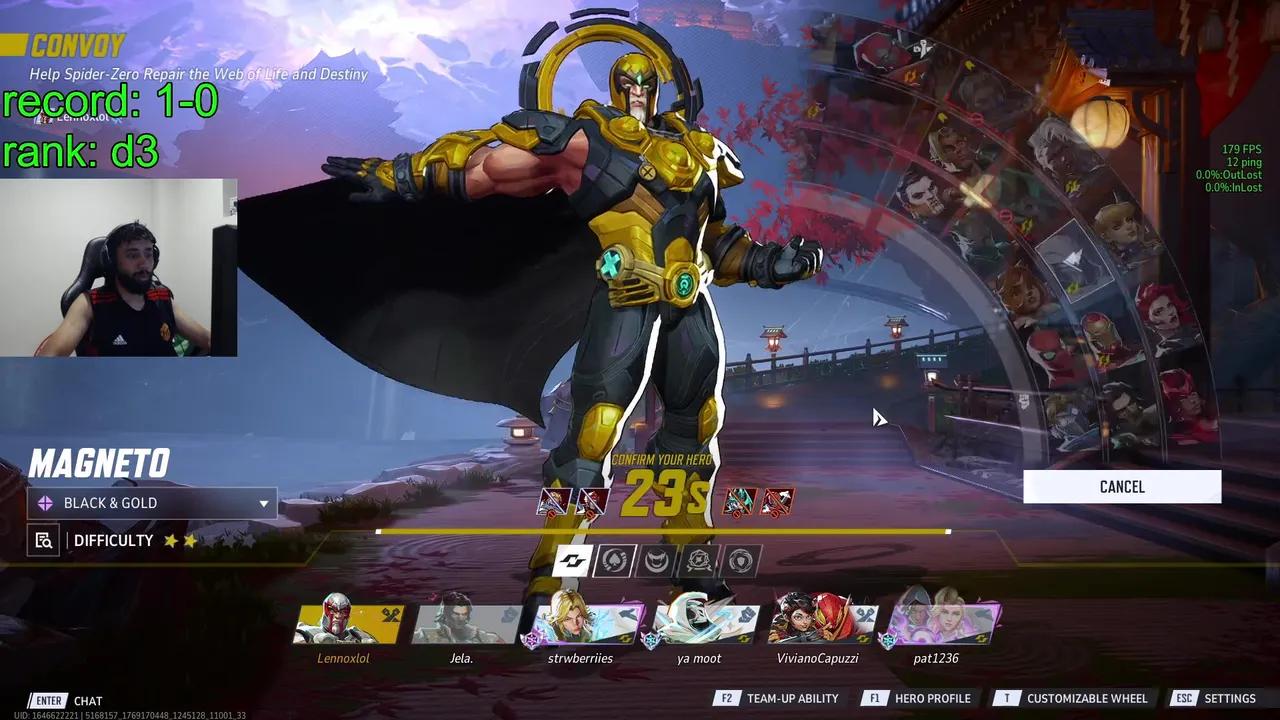Open Settings from the bottom bar
Image resolution: width=1280 pixels, height=720 pixels.
point(1227,698)
